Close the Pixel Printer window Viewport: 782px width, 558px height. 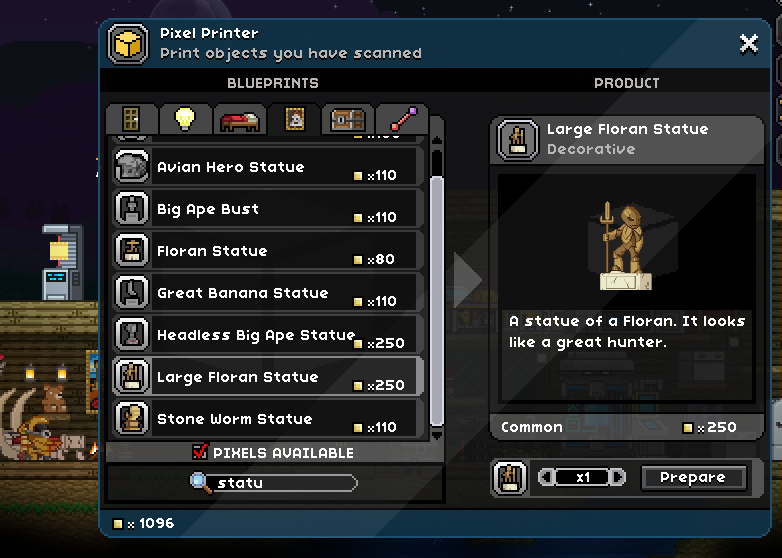coord(748,43)
